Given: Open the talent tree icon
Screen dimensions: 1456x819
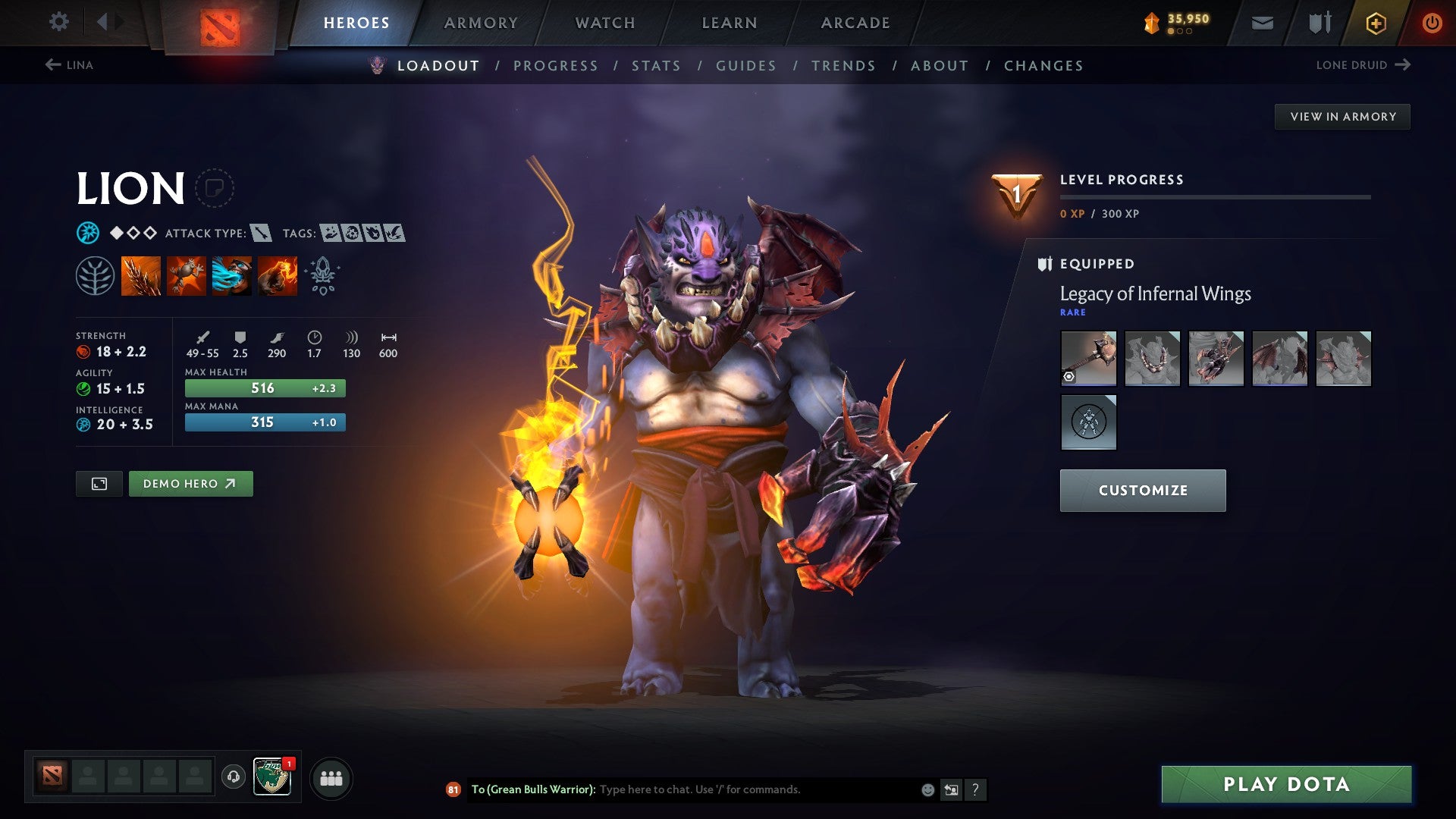Looking at the screenshot, I should coord(96,275).
